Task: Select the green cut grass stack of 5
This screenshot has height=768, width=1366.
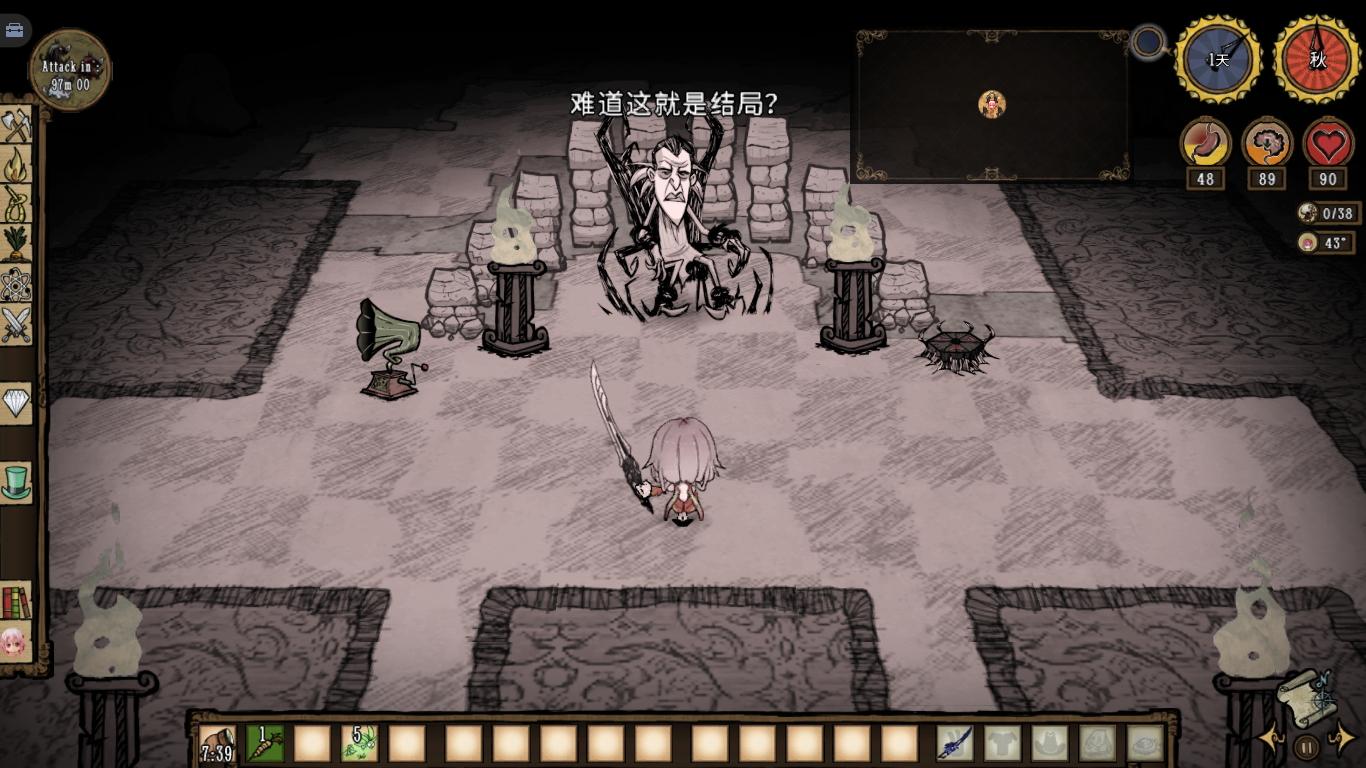Action: coord(359,743)
